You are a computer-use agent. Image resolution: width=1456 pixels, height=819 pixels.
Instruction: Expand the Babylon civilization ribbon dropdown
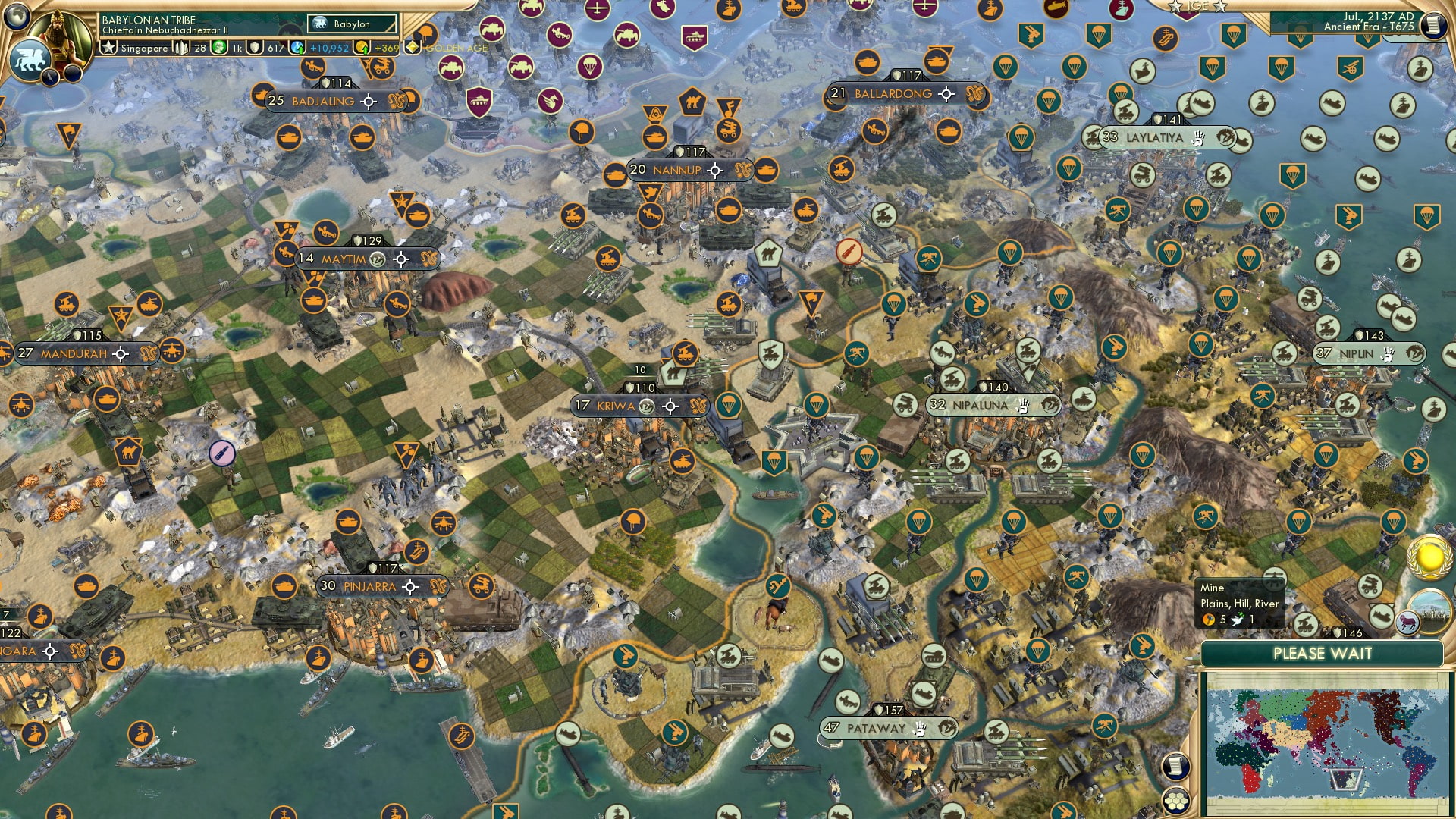[353, 24]
